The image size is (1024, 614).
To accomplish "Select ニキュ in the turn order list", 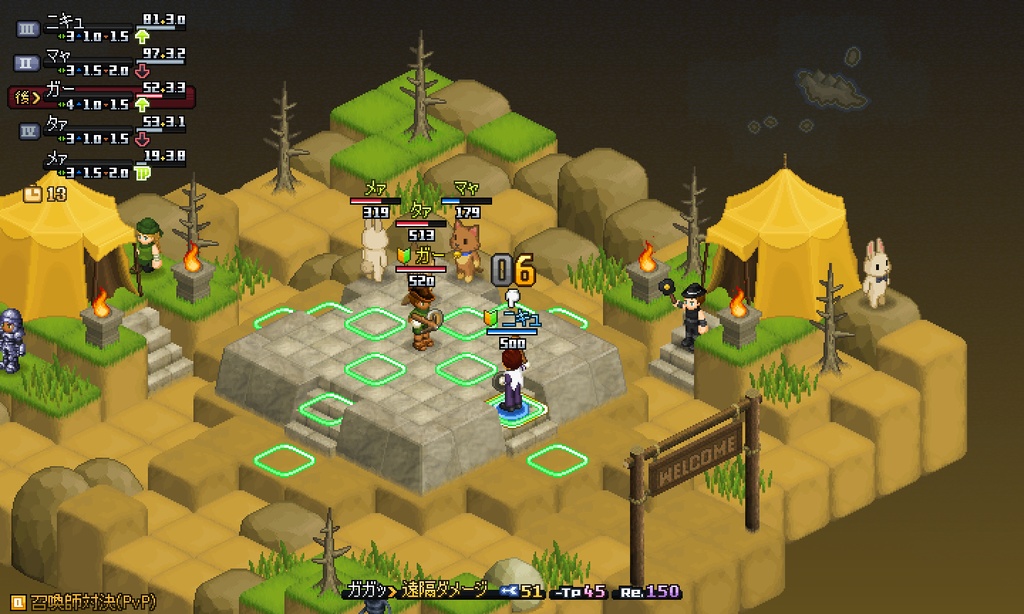I will coord(100,27).
